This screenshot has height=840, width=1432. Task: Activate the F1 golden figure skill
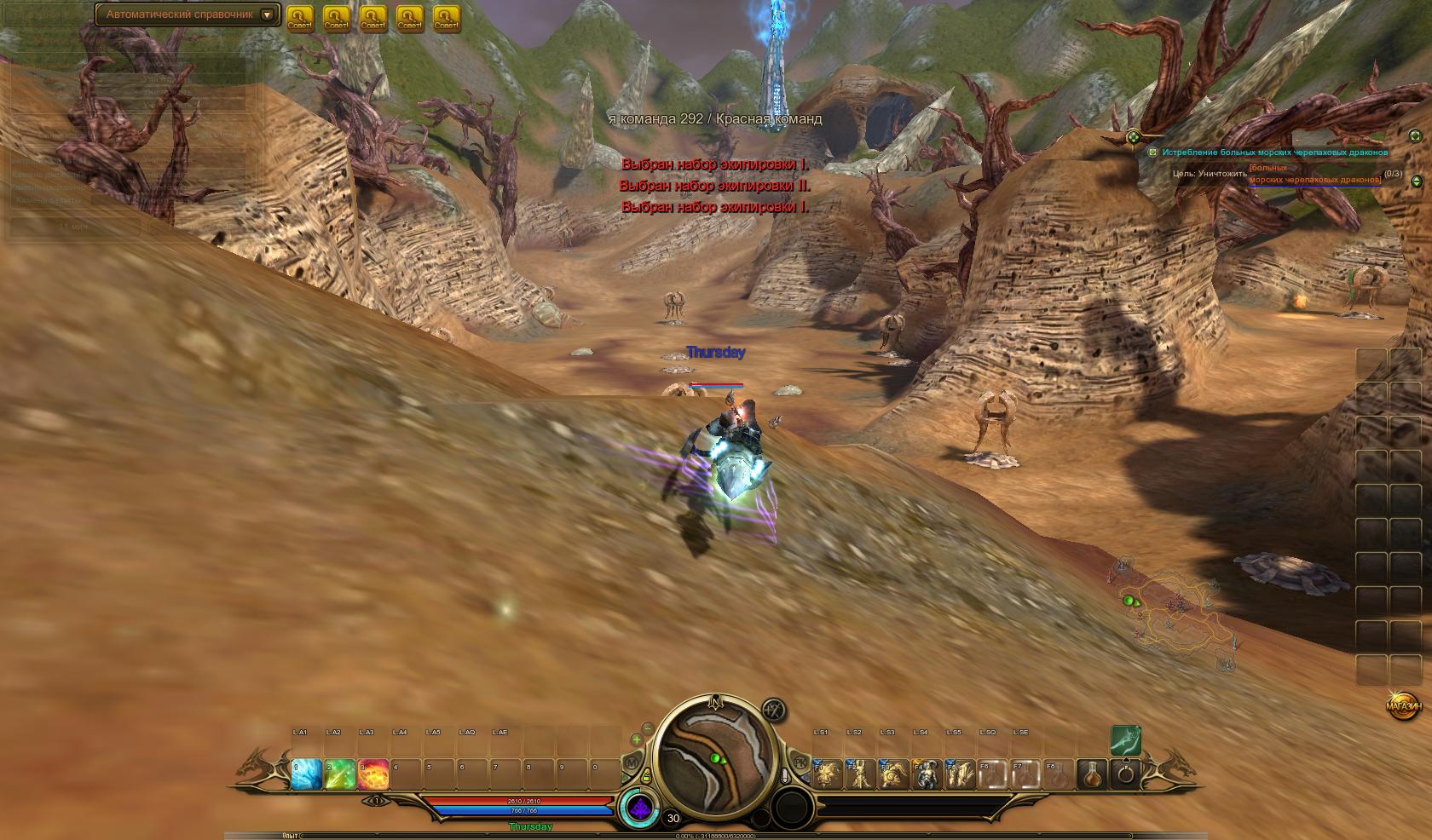click(x=827, y=774)
